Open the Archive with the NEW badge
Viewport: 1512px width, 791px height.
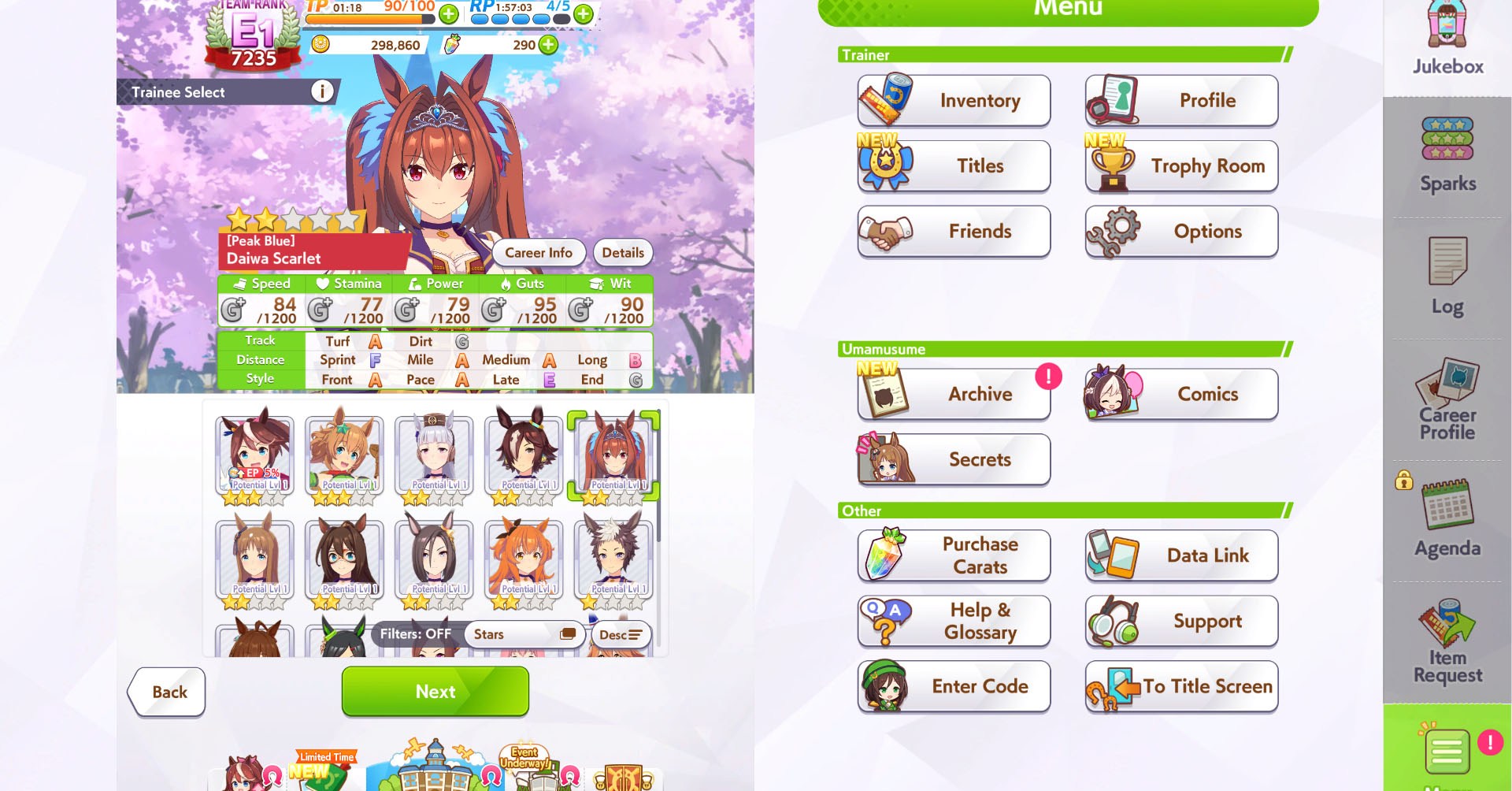[x=953, y=394]
